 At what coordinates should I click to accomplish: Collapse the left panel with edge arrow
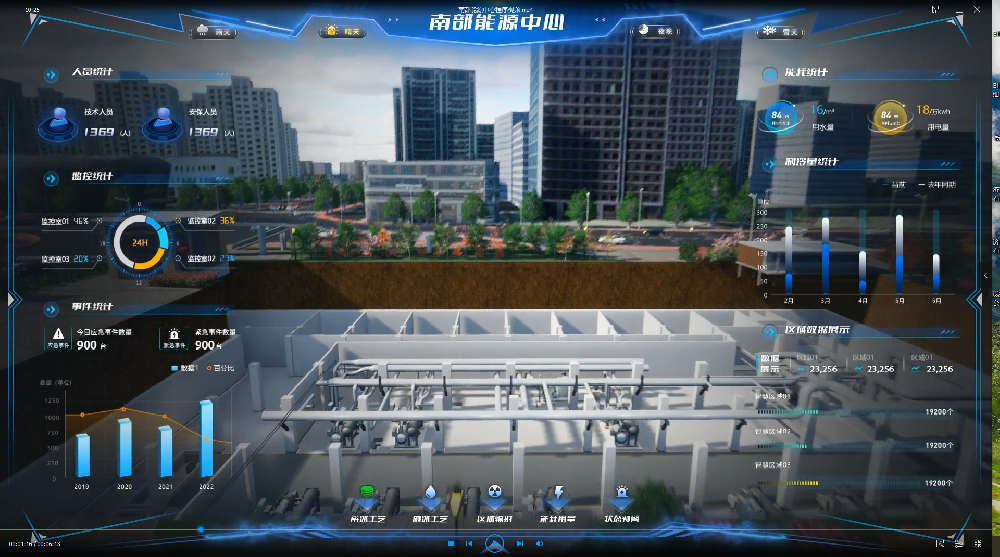point(12,298)
